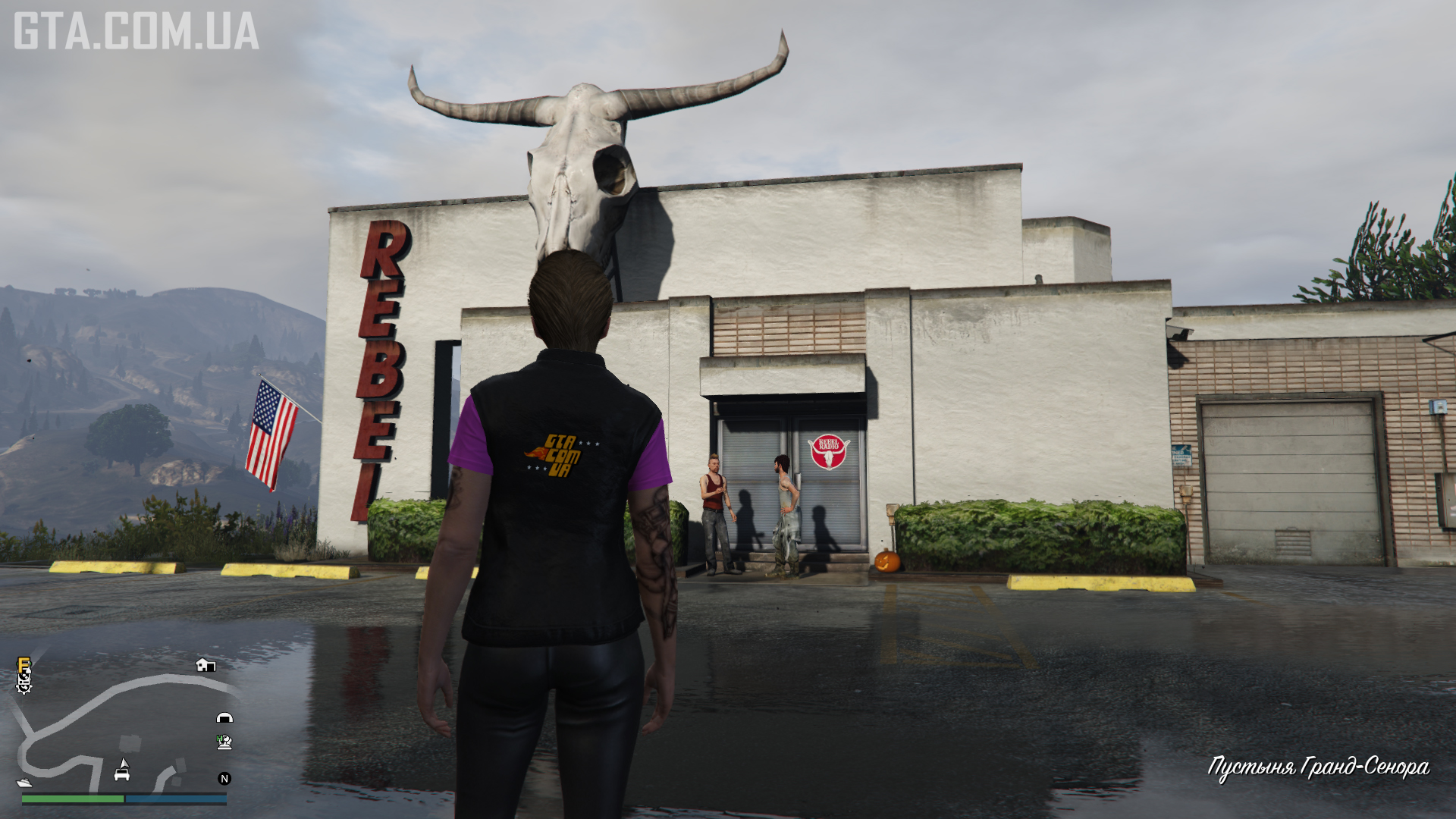1456x819 pixels.
Task: Click the player arrow on the minimap
Action: pyautogui.click(x=123, y=763)
